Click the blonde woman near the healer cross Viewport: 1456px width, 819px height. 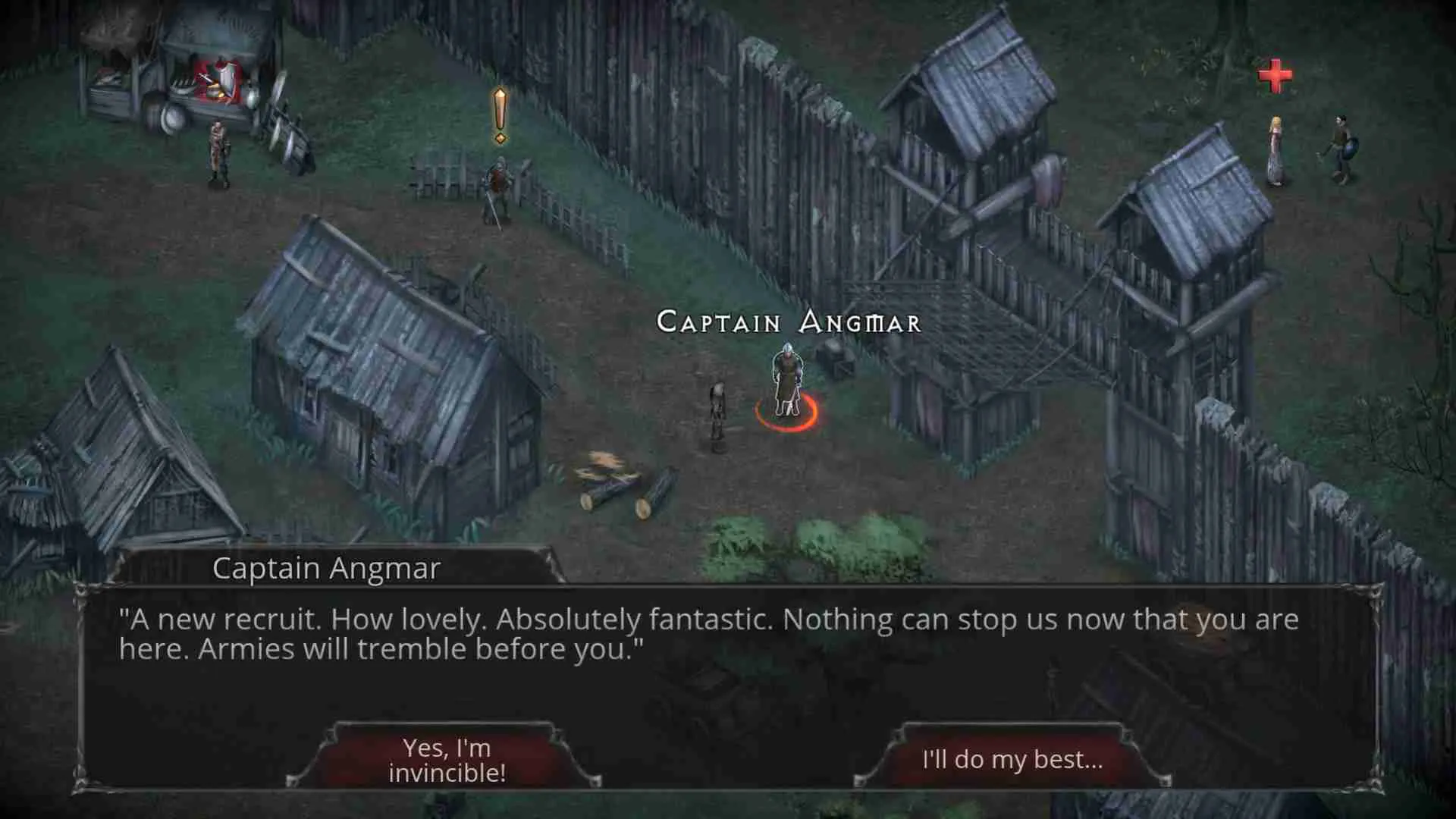point(1276,148)
